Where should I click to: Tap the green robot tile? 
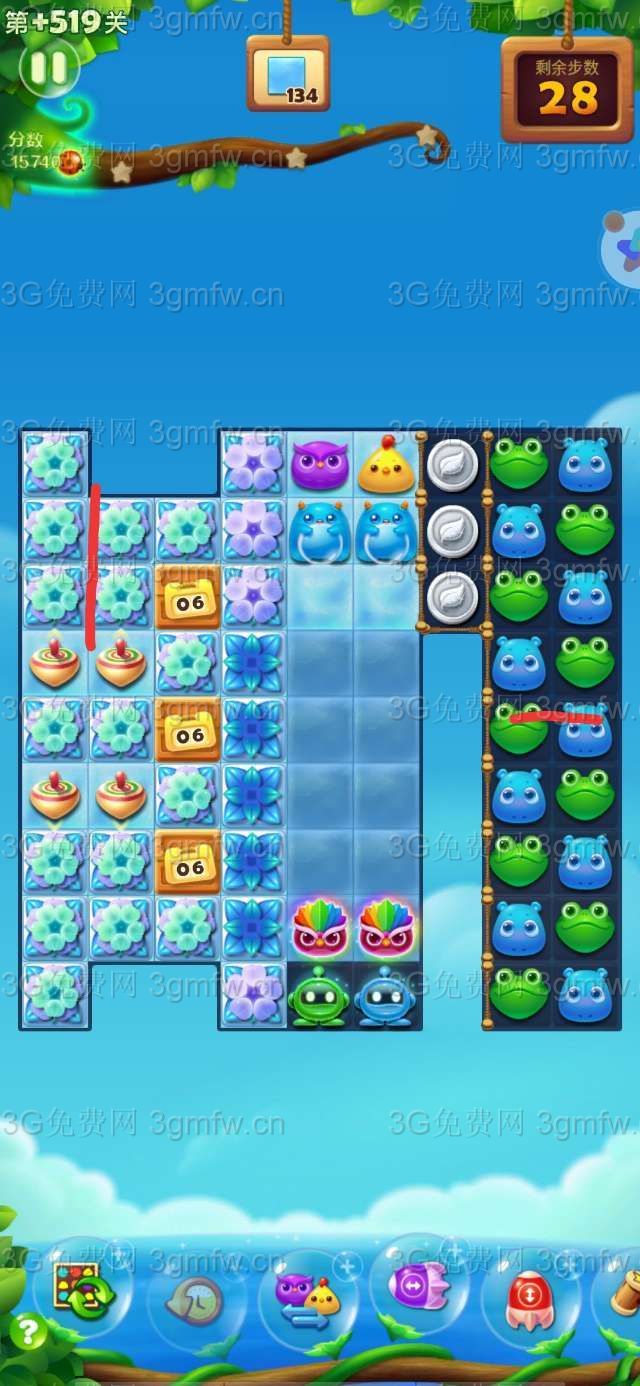pyautogui.click(x=319, y=996)
